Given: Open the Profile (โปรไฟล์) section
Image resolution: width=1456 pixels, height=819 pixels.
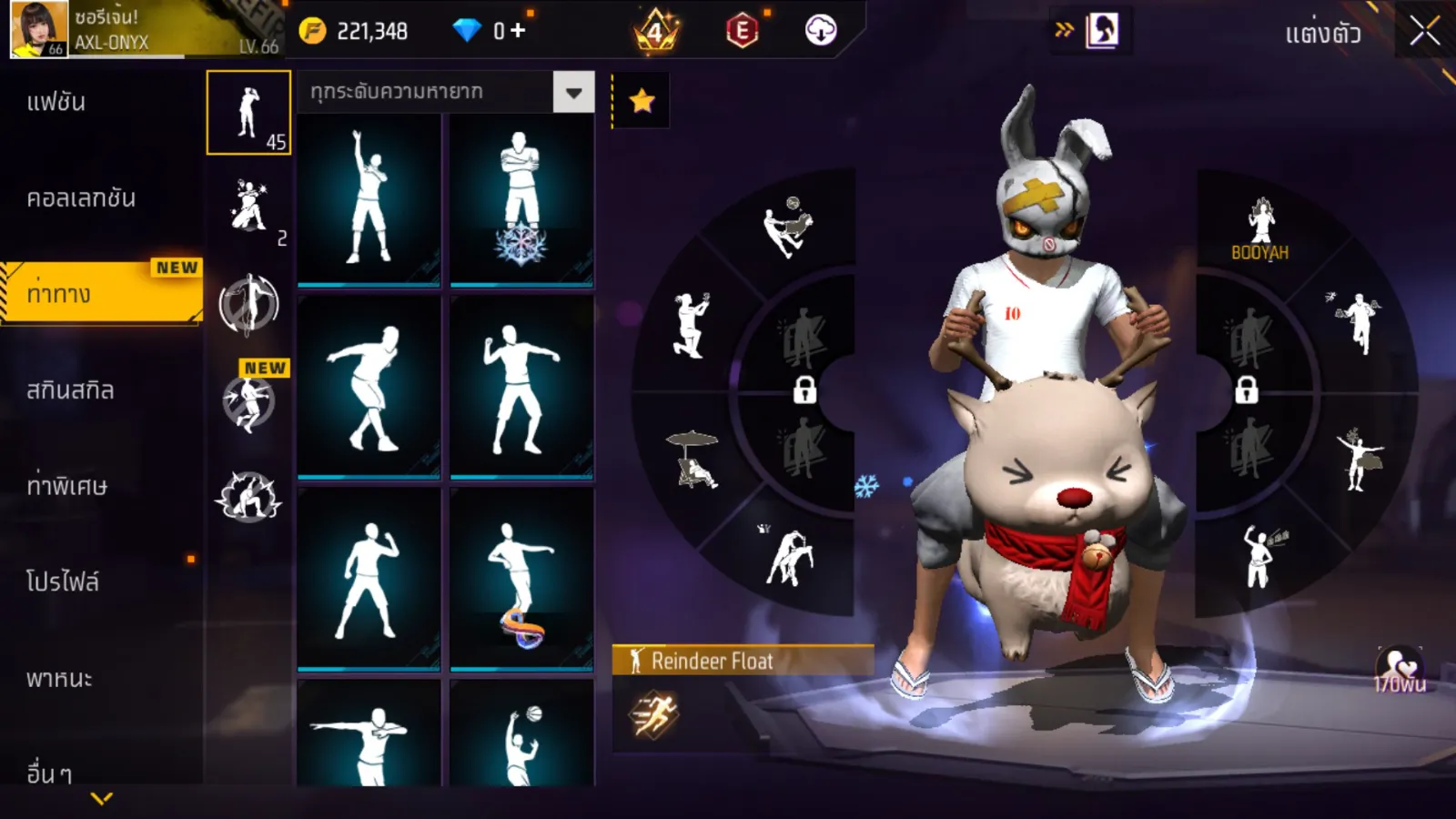Looking at the screenshot, I should point(62,581).
